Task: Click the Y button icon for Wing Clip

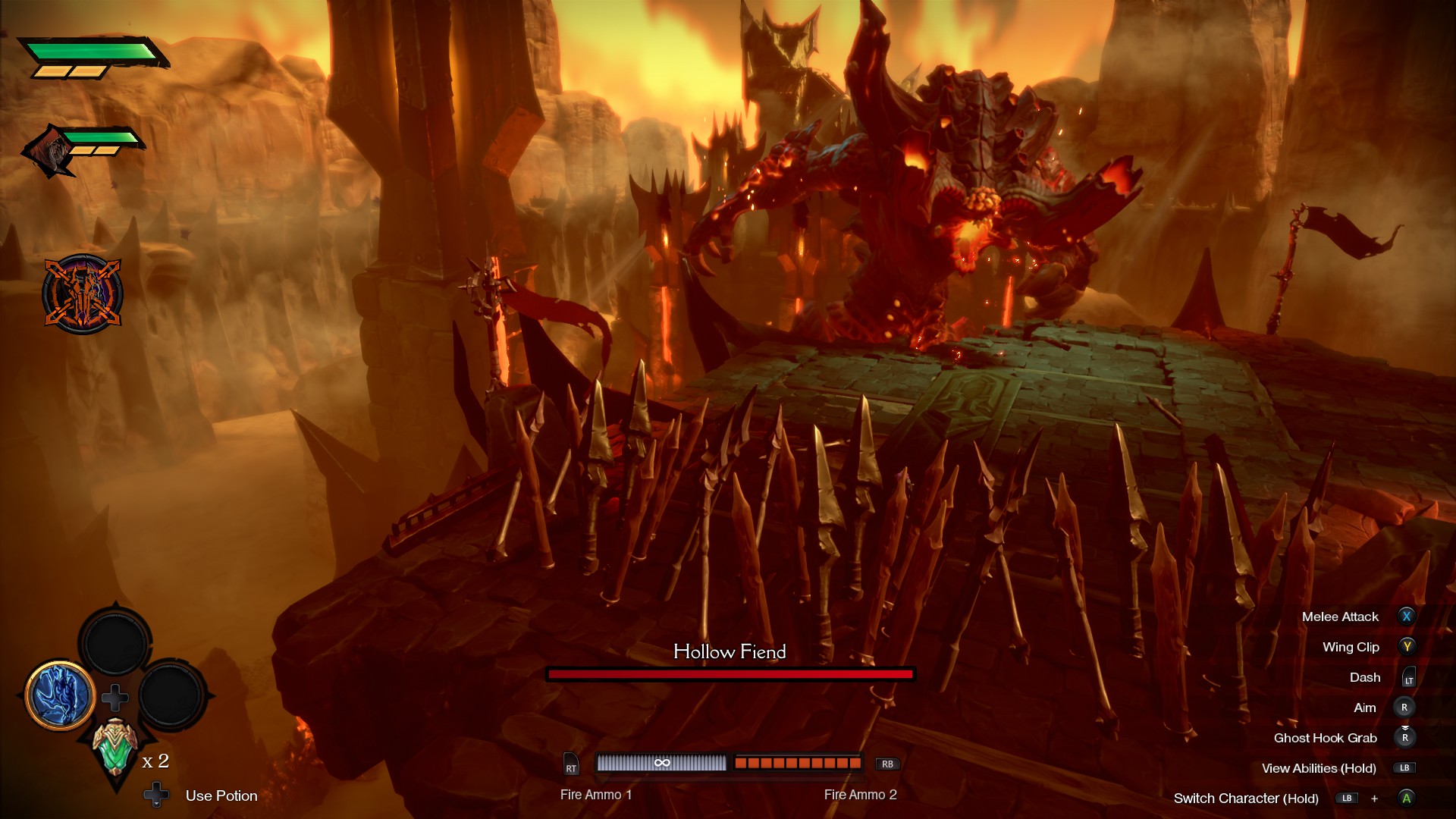Action: [x=1409, y=647]
